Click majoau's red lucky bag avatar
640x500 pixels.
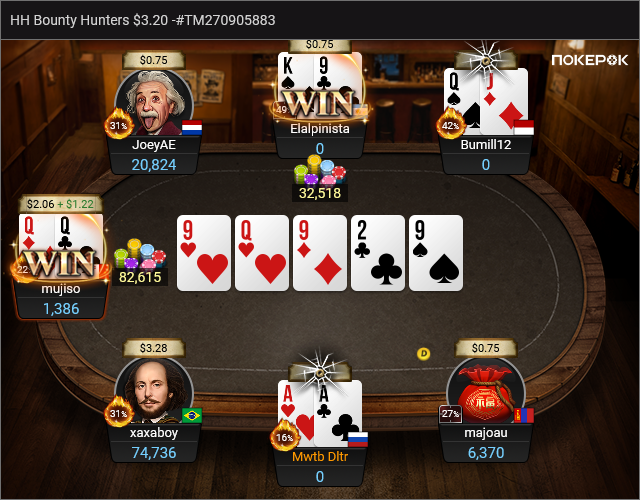(485, 391)
